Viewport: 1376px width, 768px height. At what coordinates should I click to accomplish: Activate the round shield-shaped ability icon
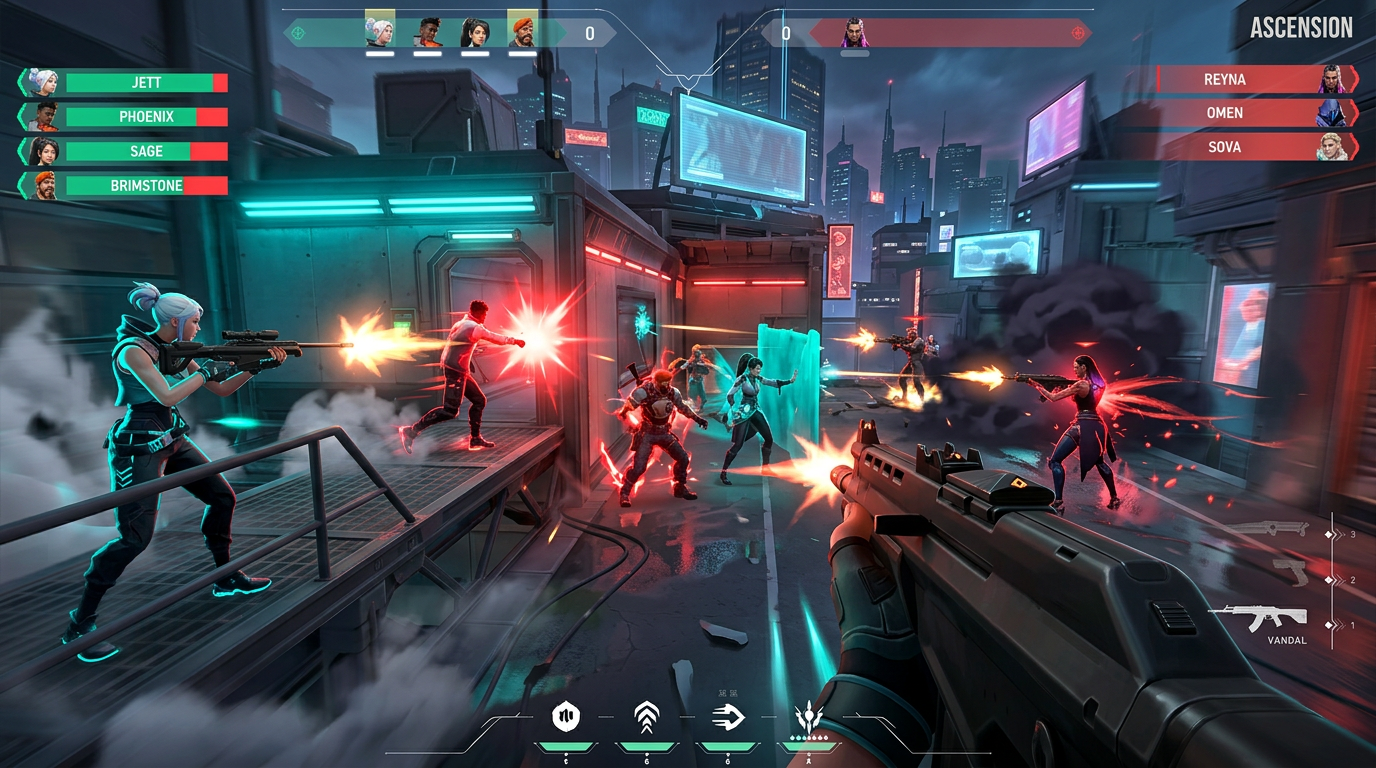(567, 716)
